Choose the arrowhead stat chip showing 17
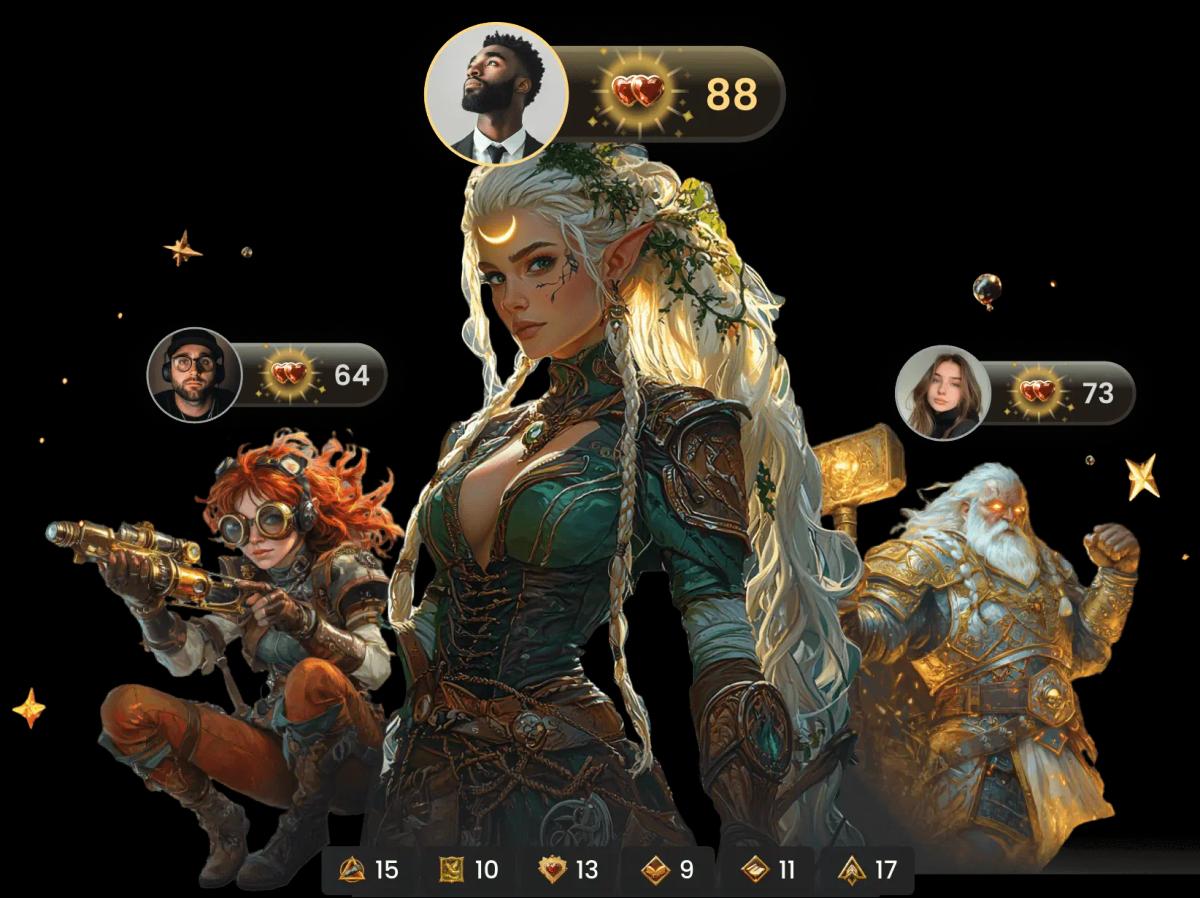Image resolution: width=1200 pixels, height=898 pixels. (x=867, y=870)
